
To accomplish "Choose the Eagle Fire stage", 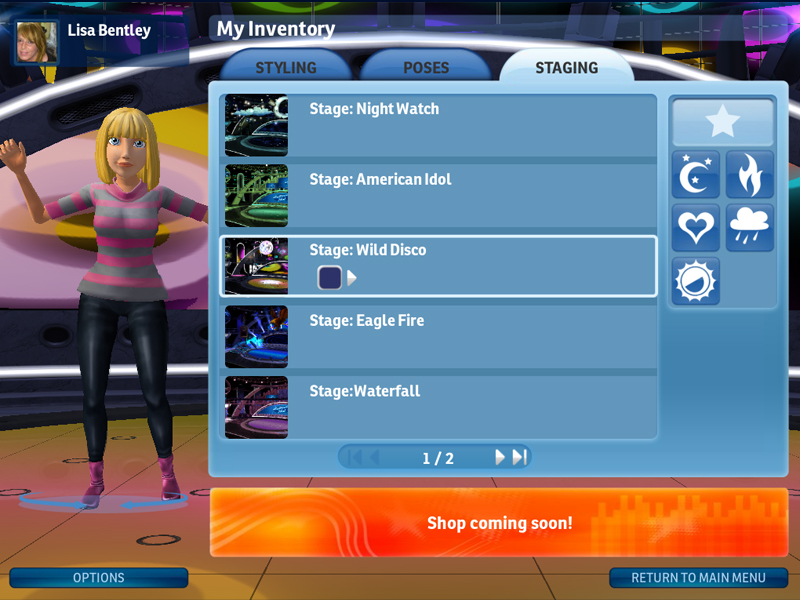I will coord(438,337).
